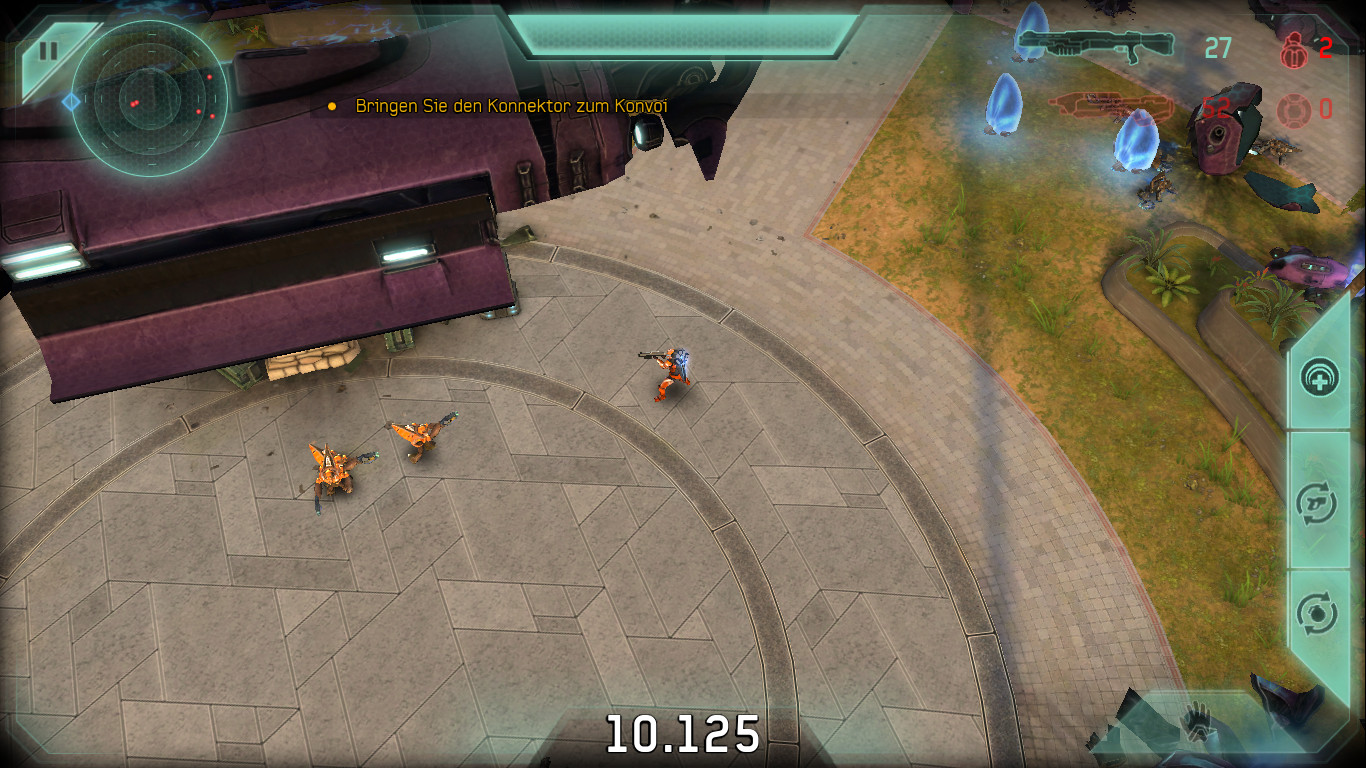Select the red secondary weapon icon
The height and width of the screenshot is (768, 1366).
1098,105
